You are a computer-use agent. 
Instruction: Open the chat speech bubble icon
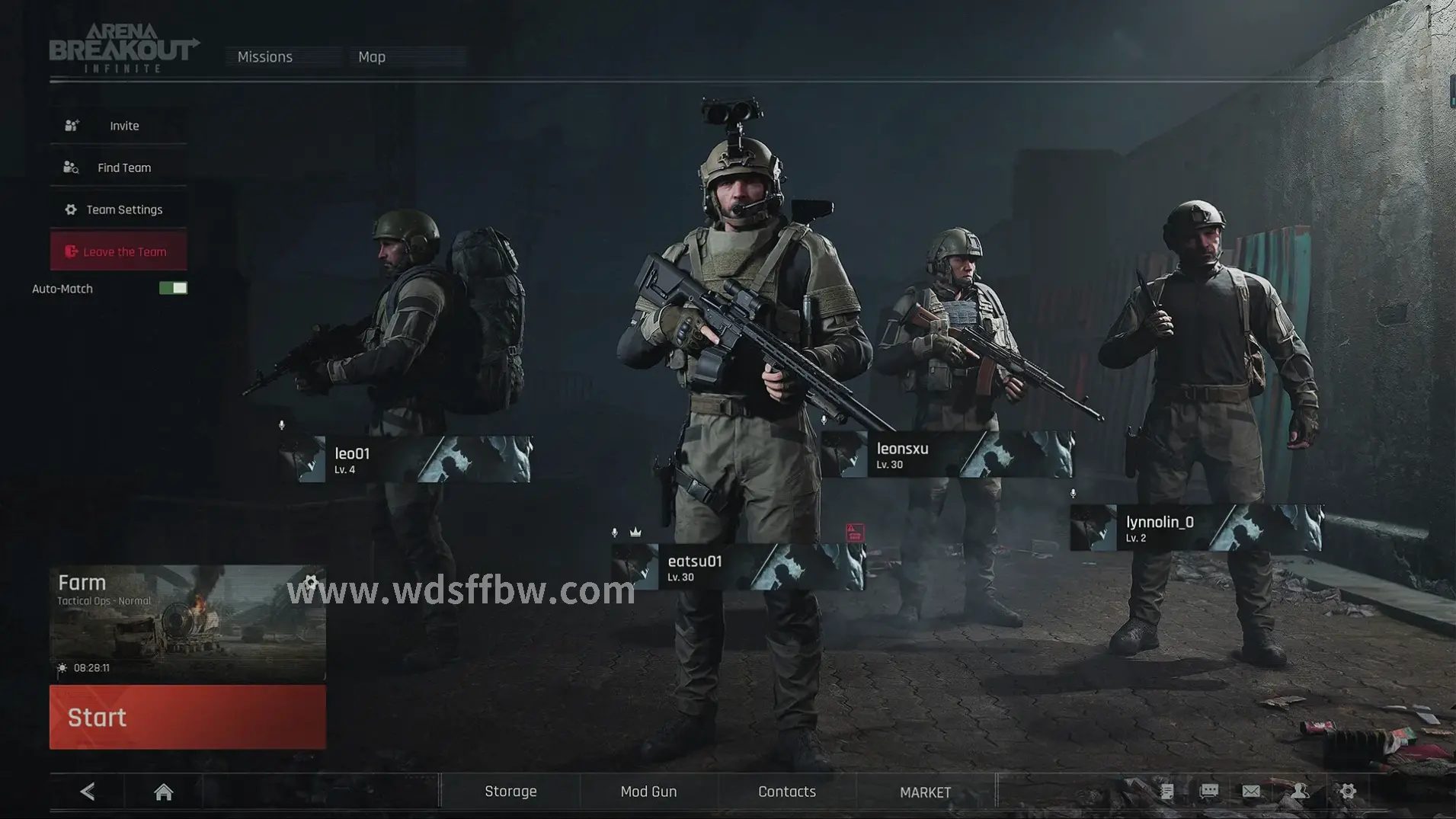[x=1209, y=792]
